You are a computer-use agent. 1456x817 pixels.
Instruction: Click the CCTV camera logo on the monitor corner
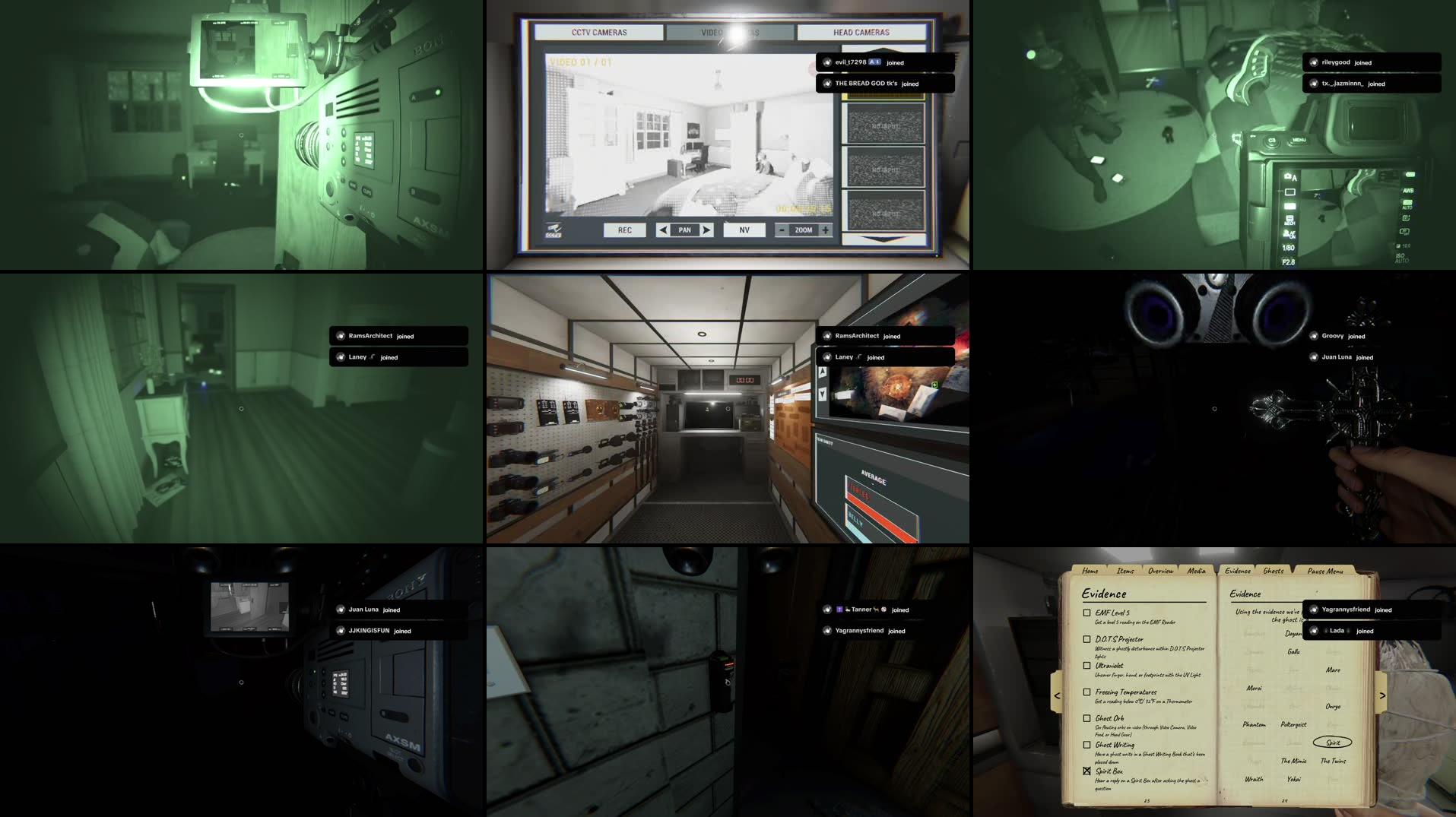pos(553,230)
